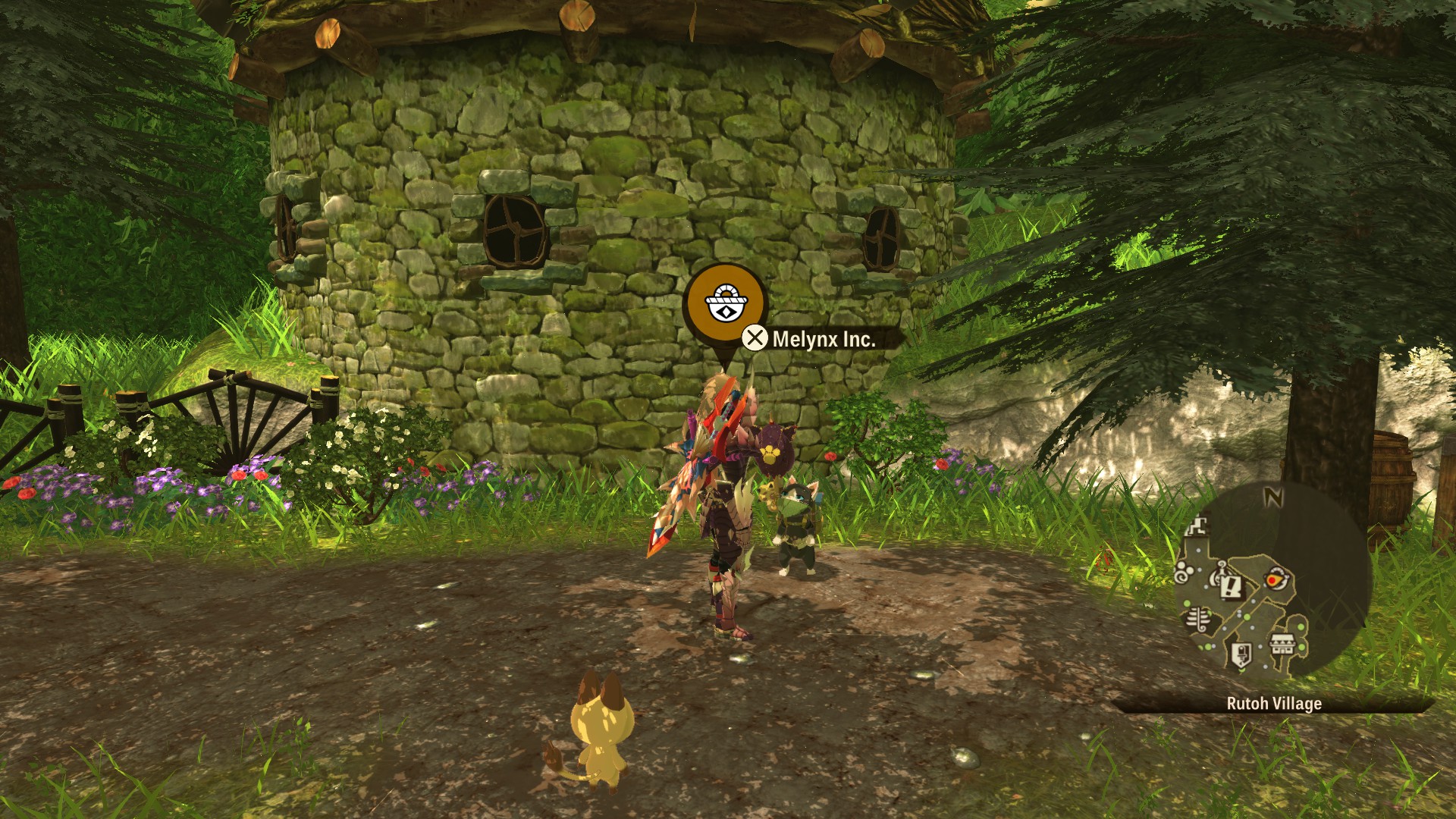Click the house-shaped shop icon on minimap

point(1282,645)
